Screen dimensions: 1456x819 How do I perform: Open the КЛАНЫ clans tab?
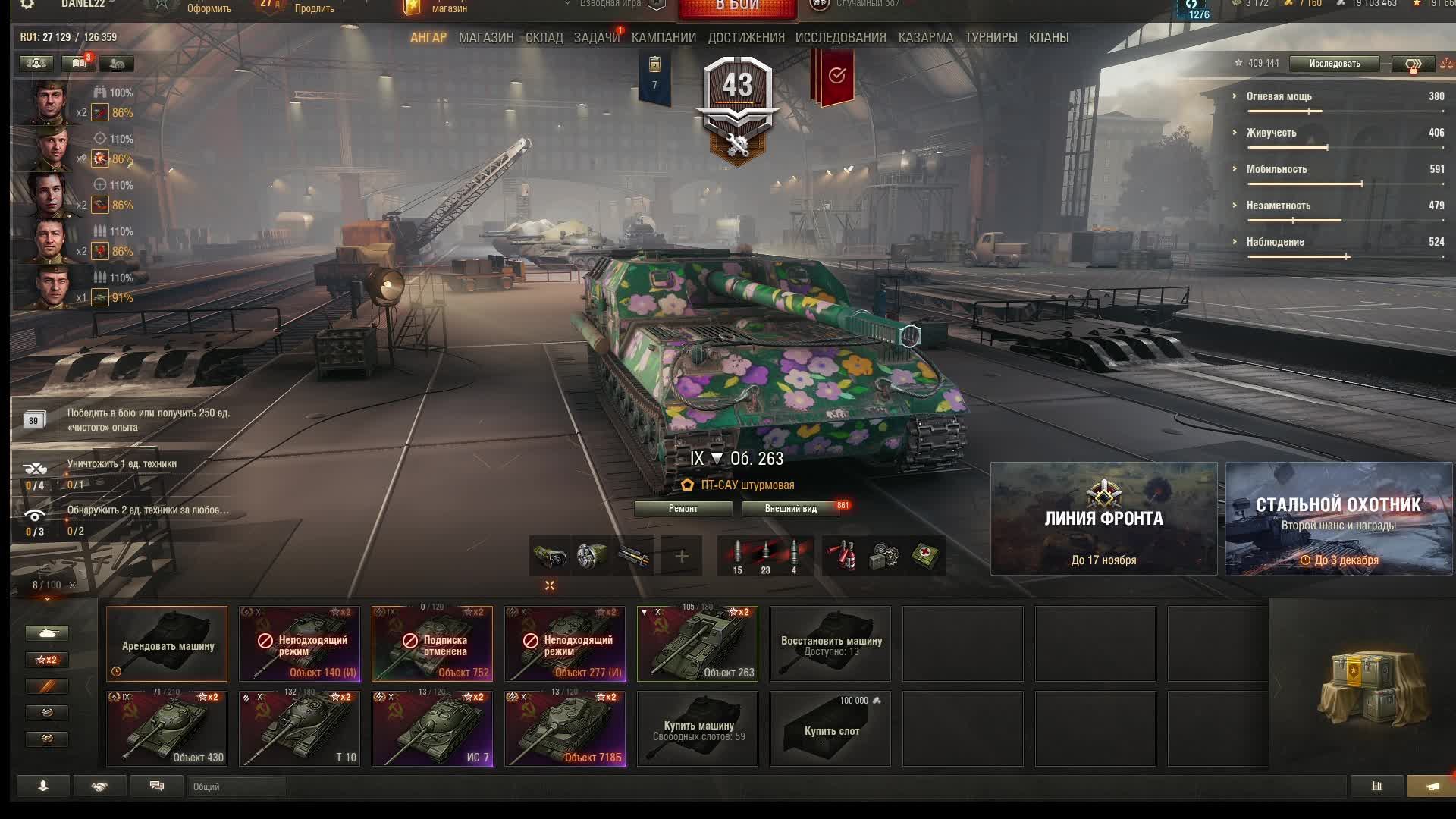tap(1048, 38)
